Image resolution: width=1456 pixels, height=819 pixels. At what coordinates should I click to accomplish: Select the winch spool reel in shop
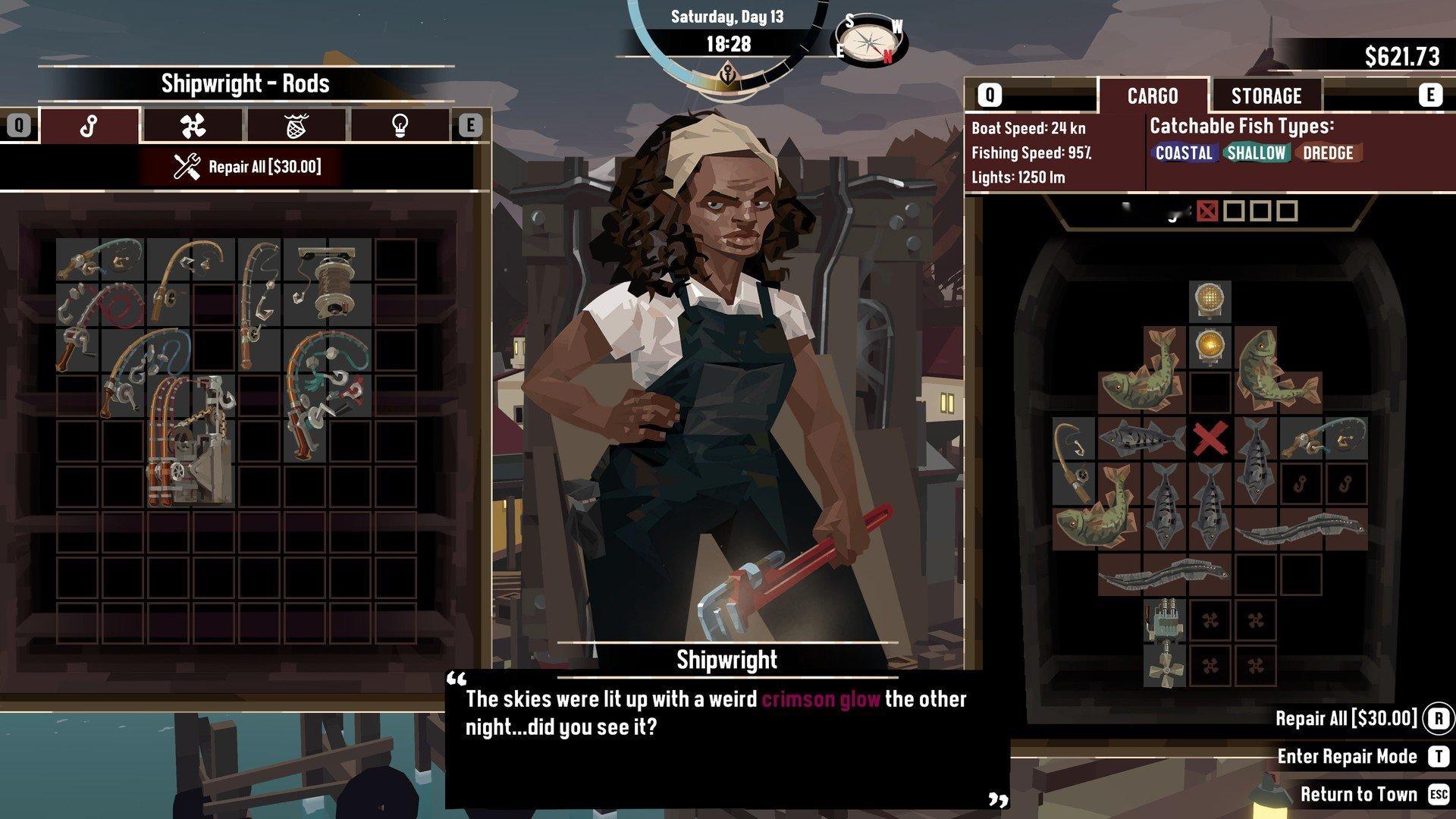328,281
